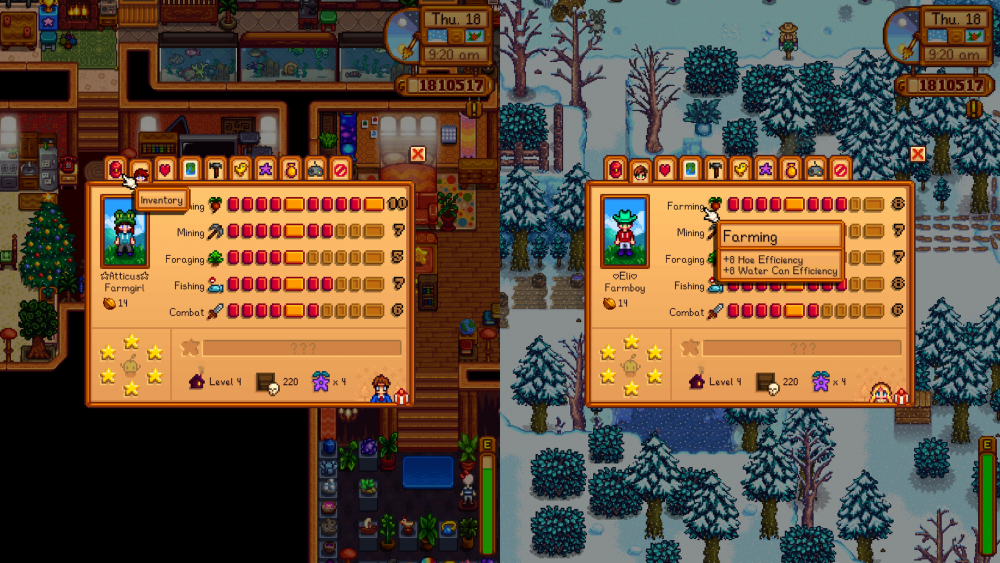Switch to the Social heart tab in Eli's menu
Viewport: 1000px width, 563px height.
(x=665, y=169)
